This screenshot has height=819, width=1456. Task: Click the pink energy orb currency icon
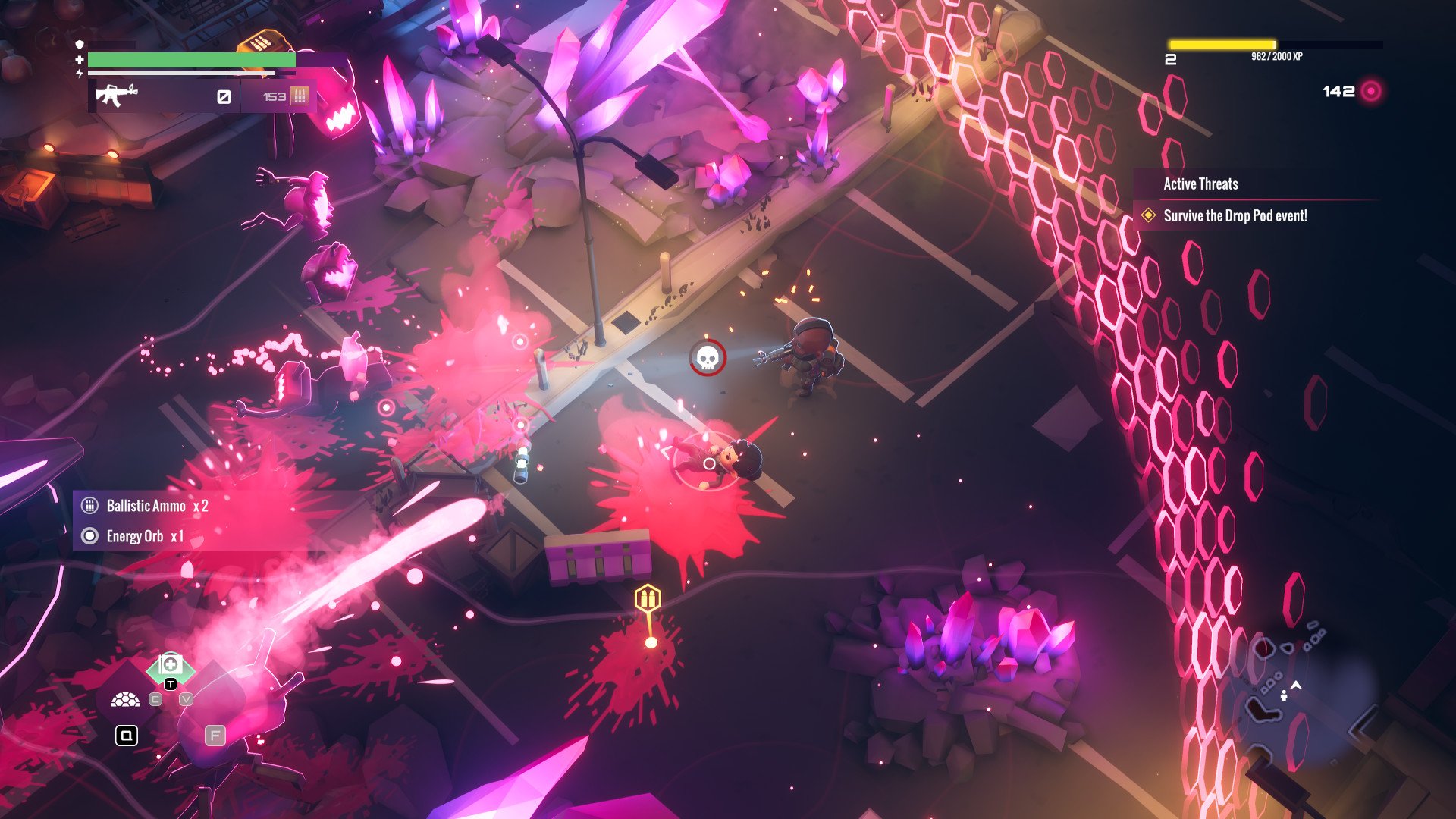point(1371,92)
